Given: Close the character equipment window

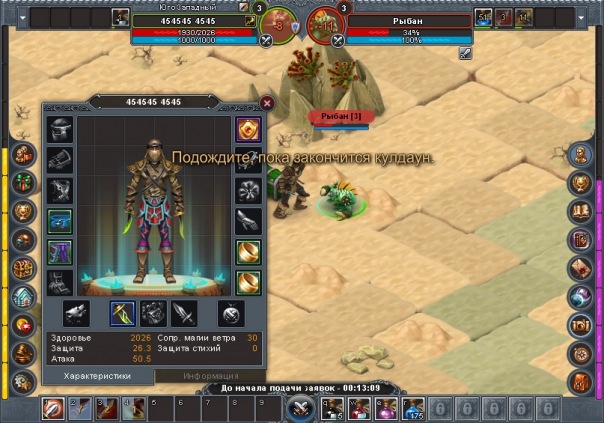Looking at the screenshot, I should (267, 102).
